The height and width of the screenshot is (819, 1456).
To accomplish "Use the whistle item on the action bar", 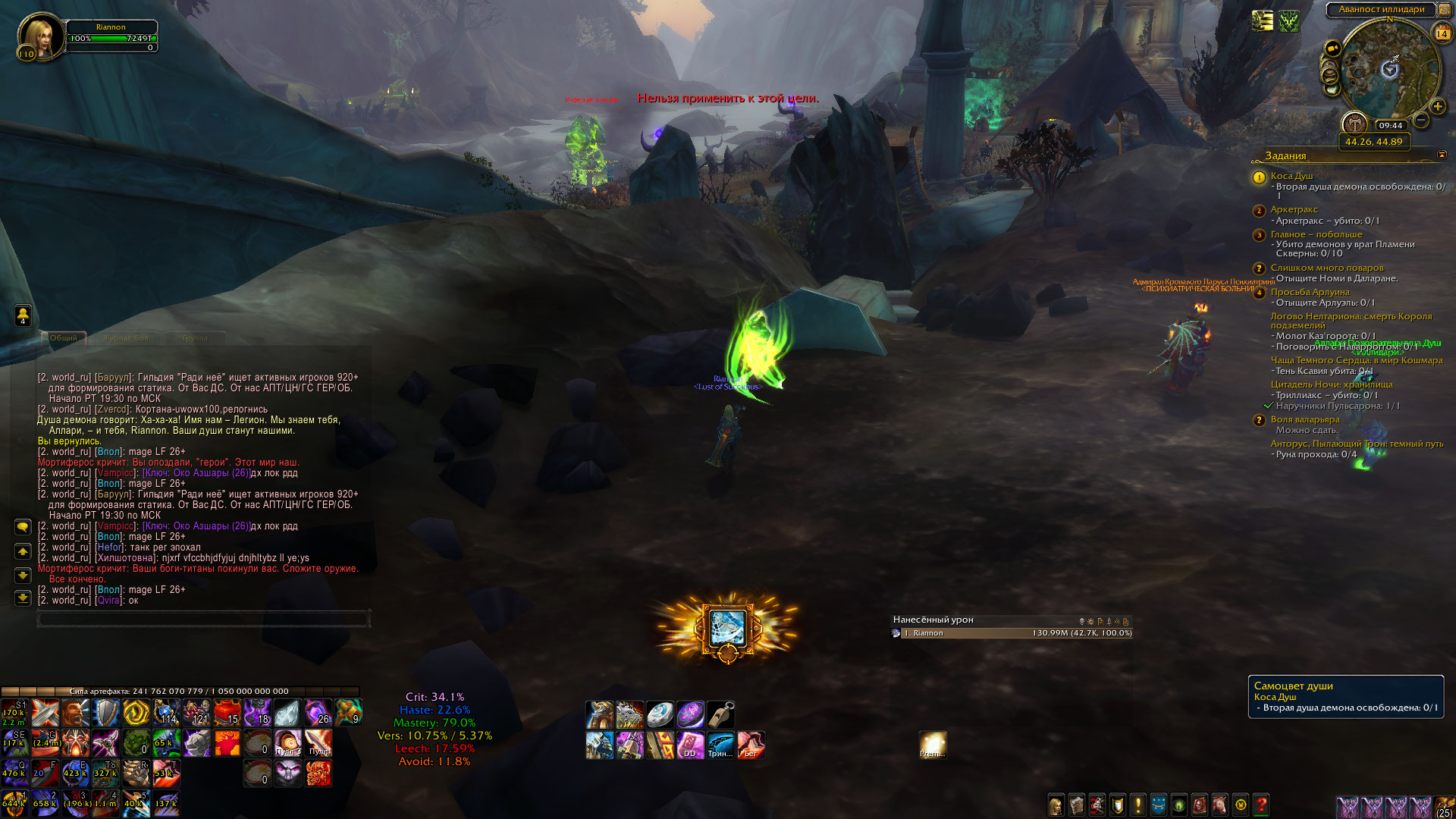I will (x=721, y=714).
